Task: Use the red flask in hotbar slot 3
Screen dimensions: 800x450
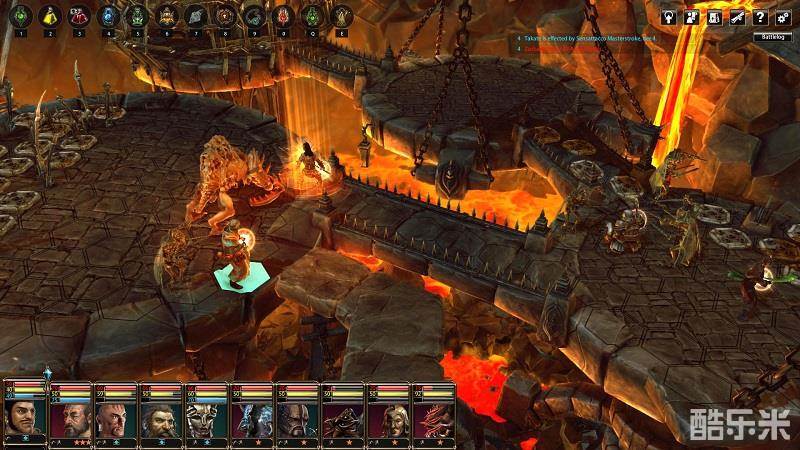Action: (x=77, y=16)
